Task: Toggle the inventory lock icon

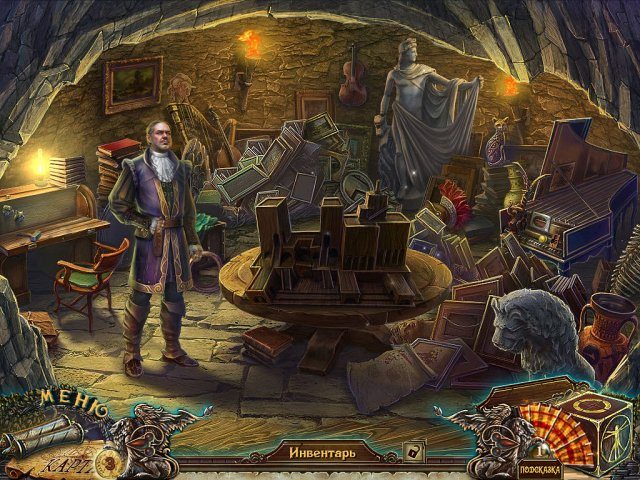Action: 410,451
